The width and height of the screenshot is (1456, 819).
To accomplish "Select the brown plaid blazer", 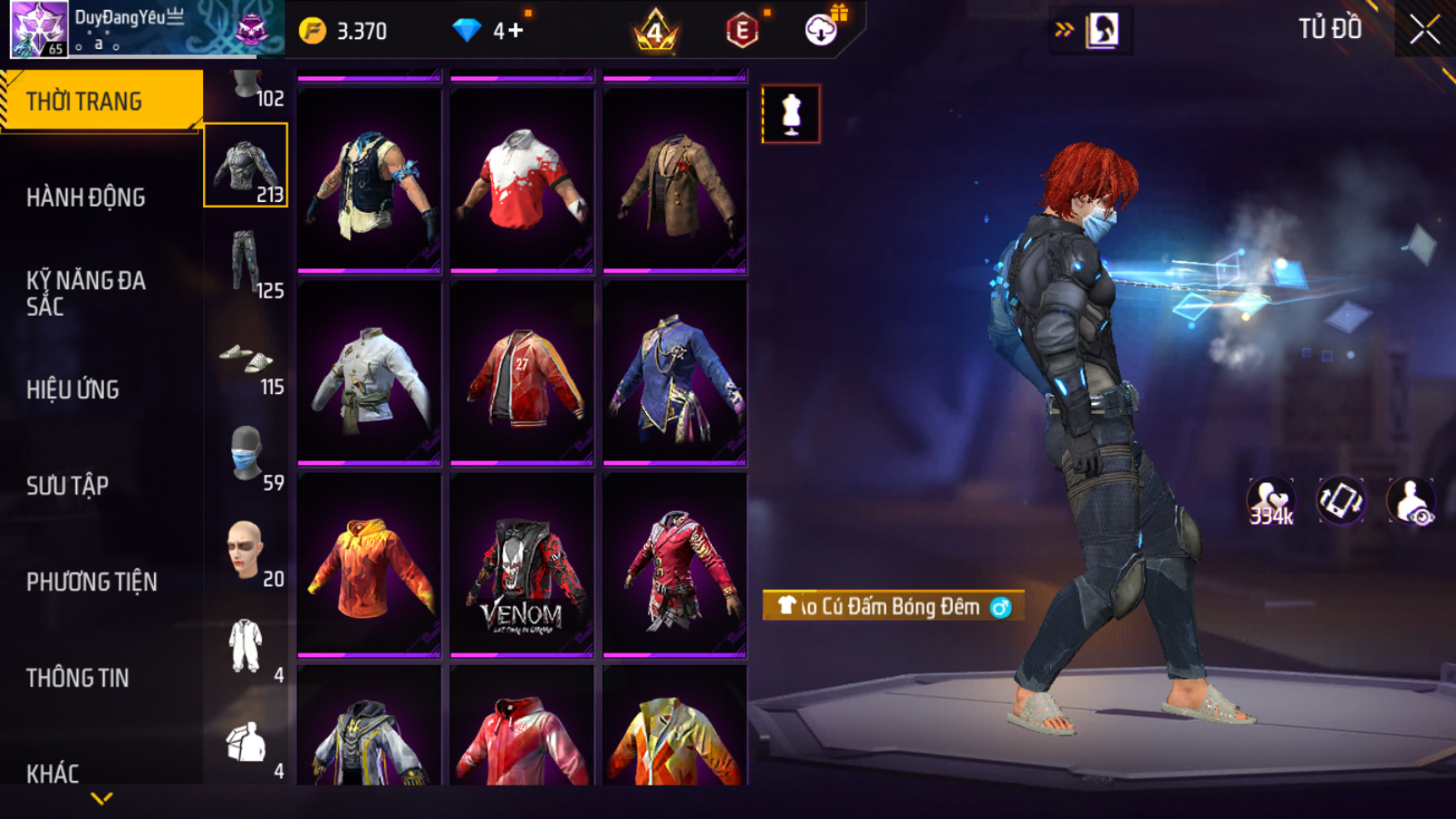I will pos(674,180).
